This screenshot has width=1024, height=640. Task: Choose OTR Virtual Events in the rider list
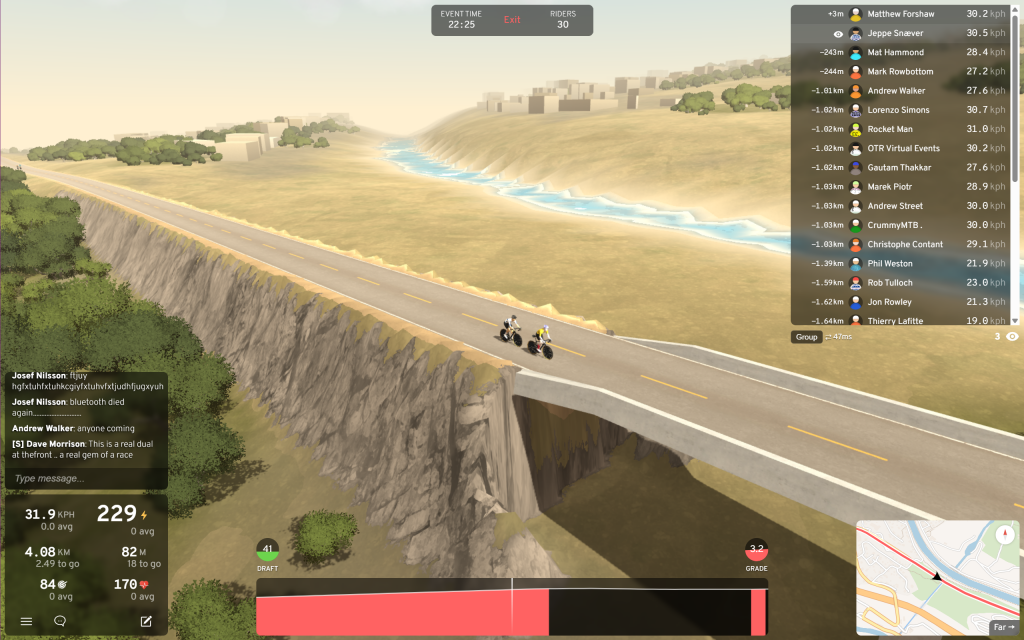pos(903,148)
